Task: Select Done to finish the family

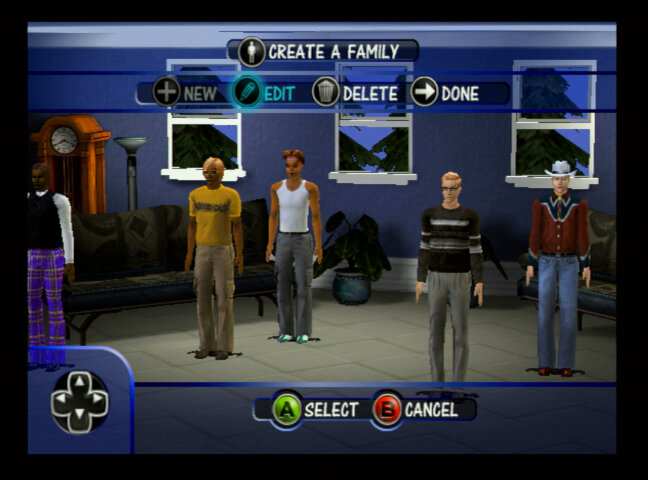Action: click(445, 93)
